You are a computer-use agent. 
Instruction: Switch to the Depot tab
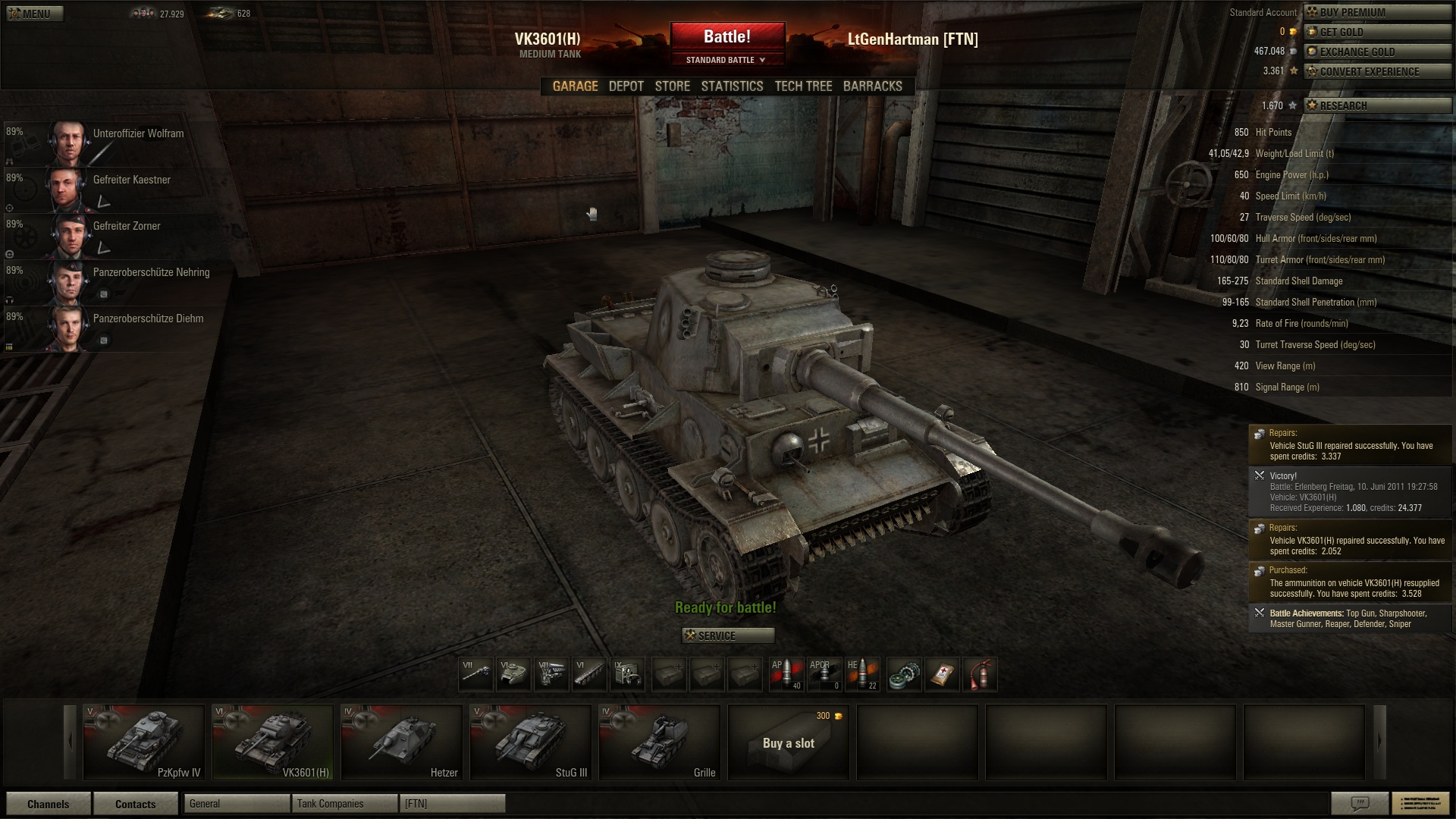tap(626, 86)
